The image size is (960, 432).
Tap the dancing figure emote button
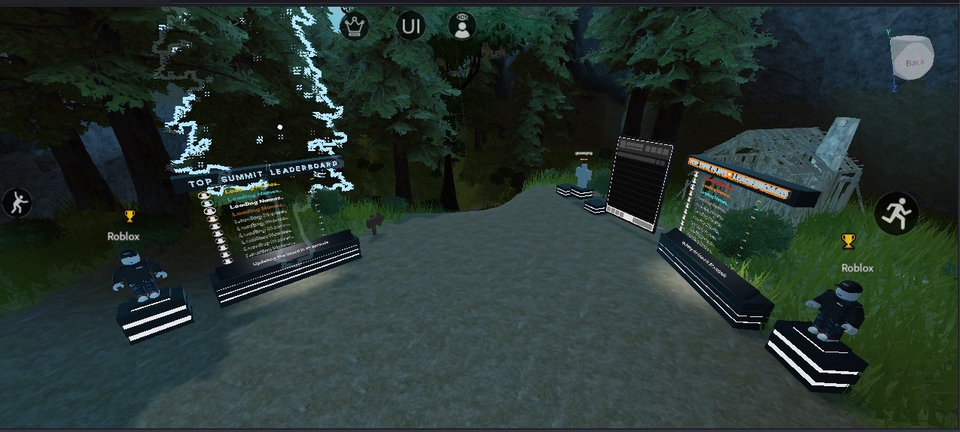tap(16, 203)
